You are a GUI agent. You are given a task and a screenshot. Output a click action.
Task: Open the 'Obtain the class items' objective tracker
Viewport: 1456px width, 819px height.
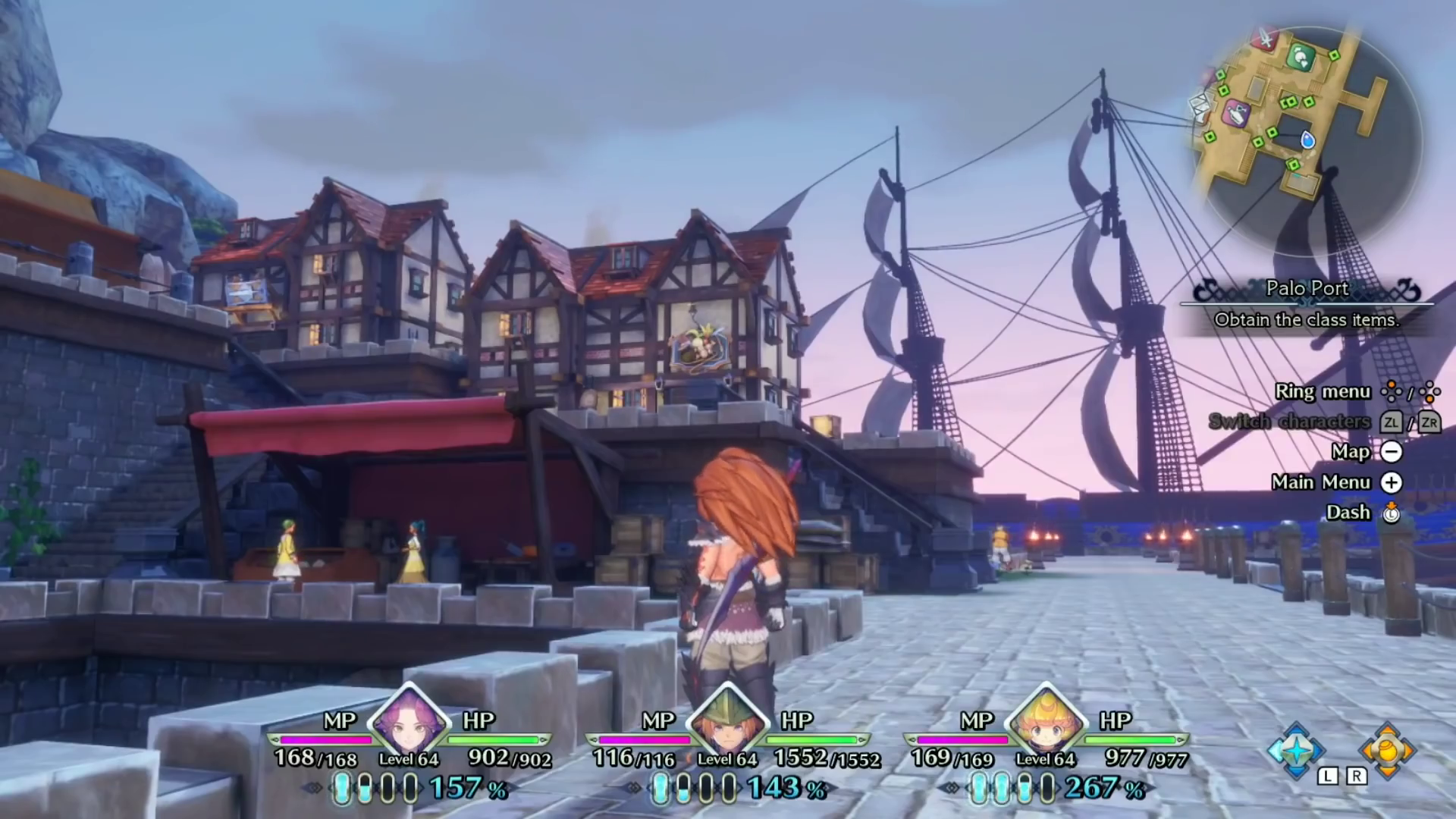[x=1307, y=320]
